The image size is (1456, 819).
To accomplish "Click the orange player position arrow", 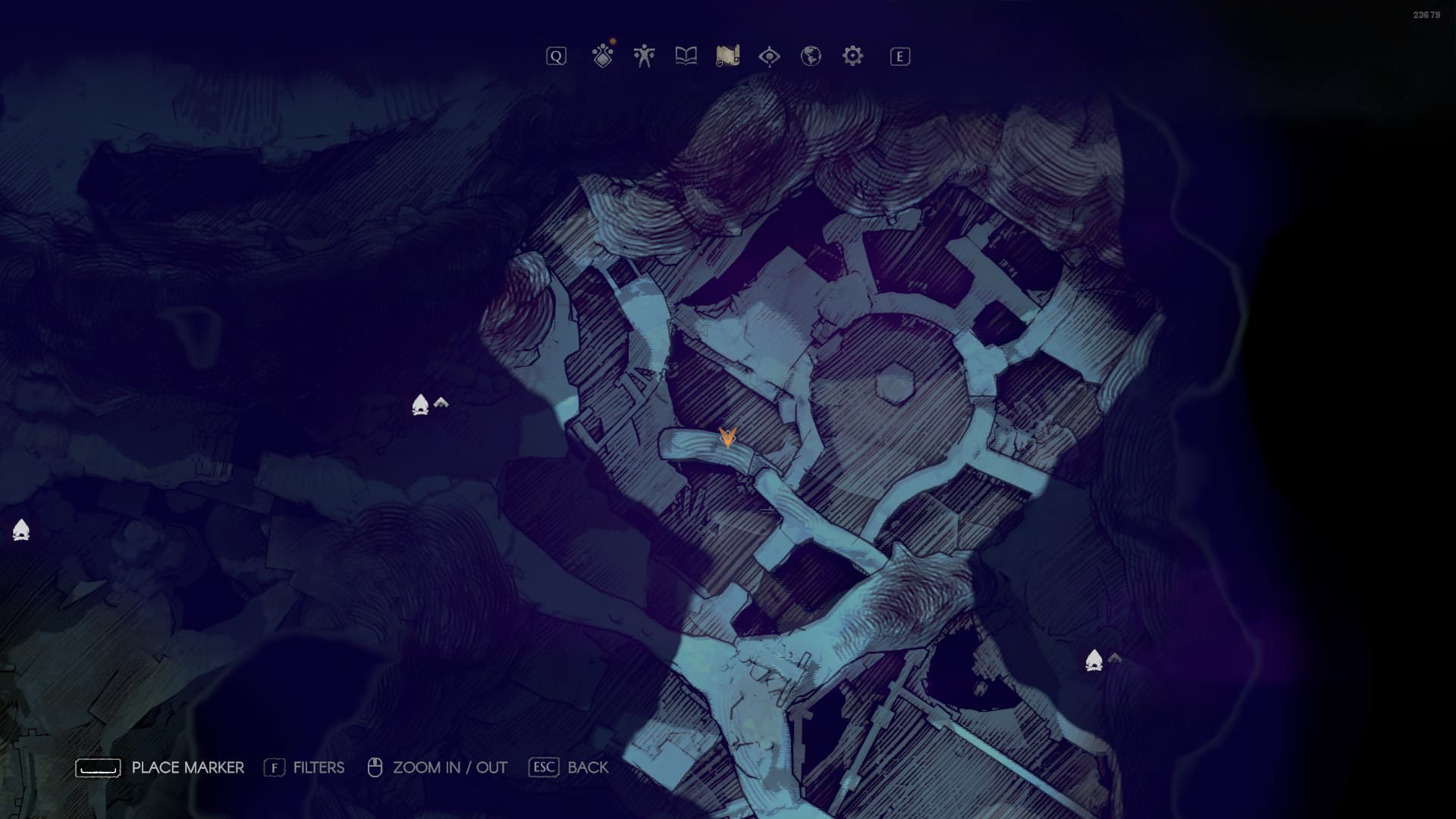I will point(727,437).
